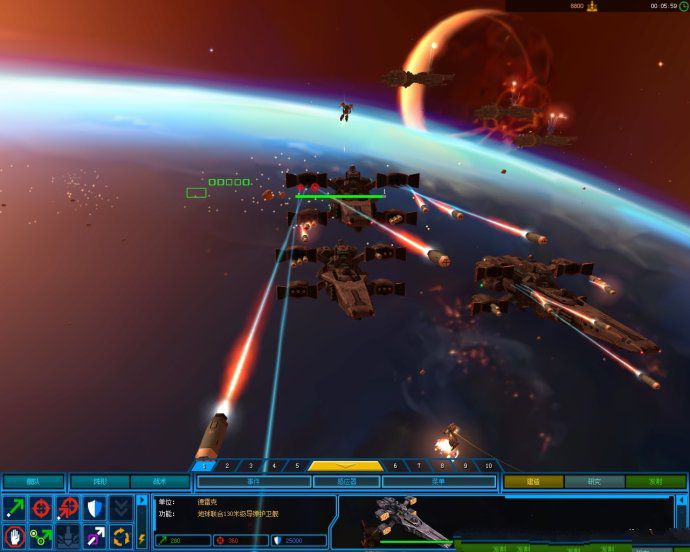Open the 研究 (Research) manager
The width and height of the screenshot is (690, 552).
point(594,481)
